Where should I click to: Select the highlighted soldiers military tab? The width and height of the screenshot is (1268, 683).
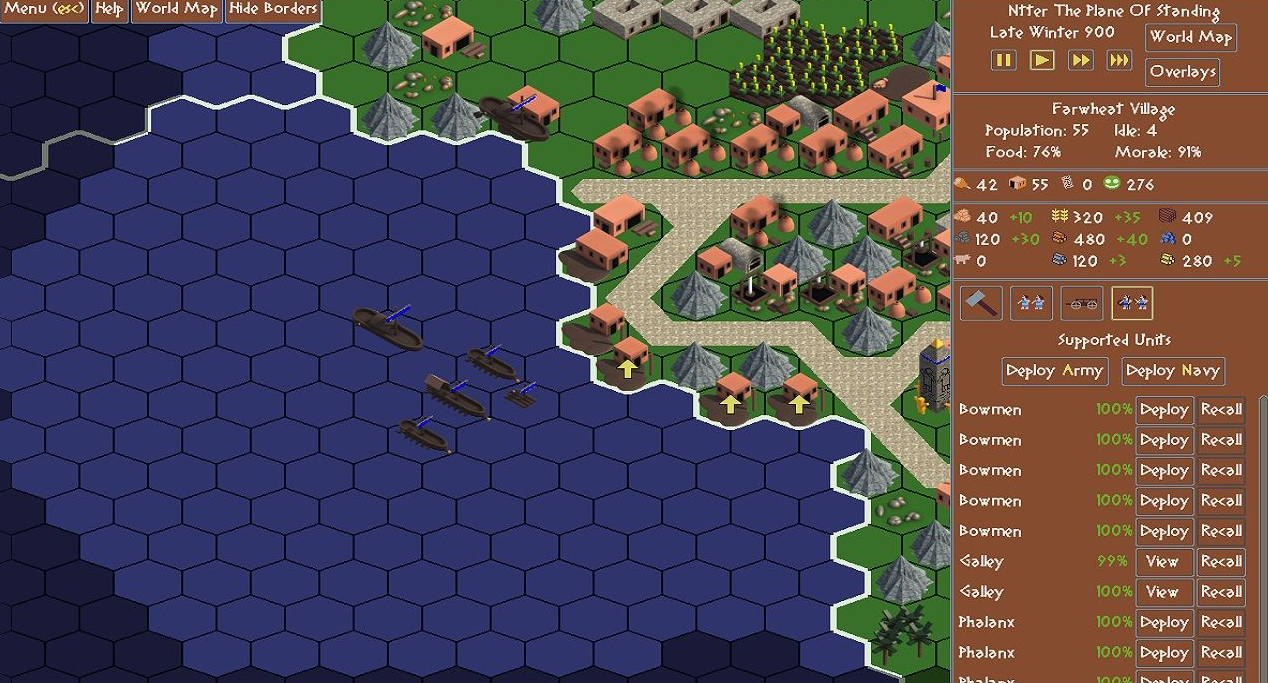tap(1131, 303)
